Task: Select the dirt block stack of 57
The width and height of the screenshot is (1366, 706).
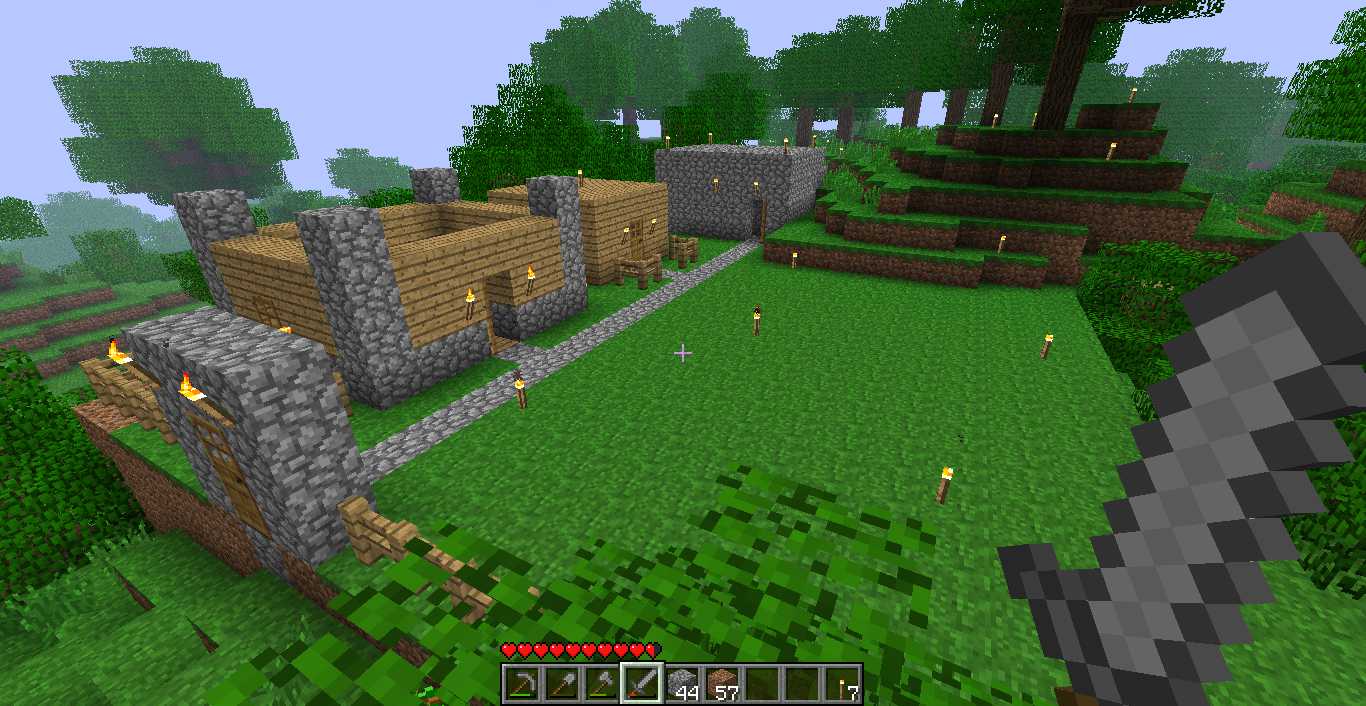Action: (x=722, y=684)
